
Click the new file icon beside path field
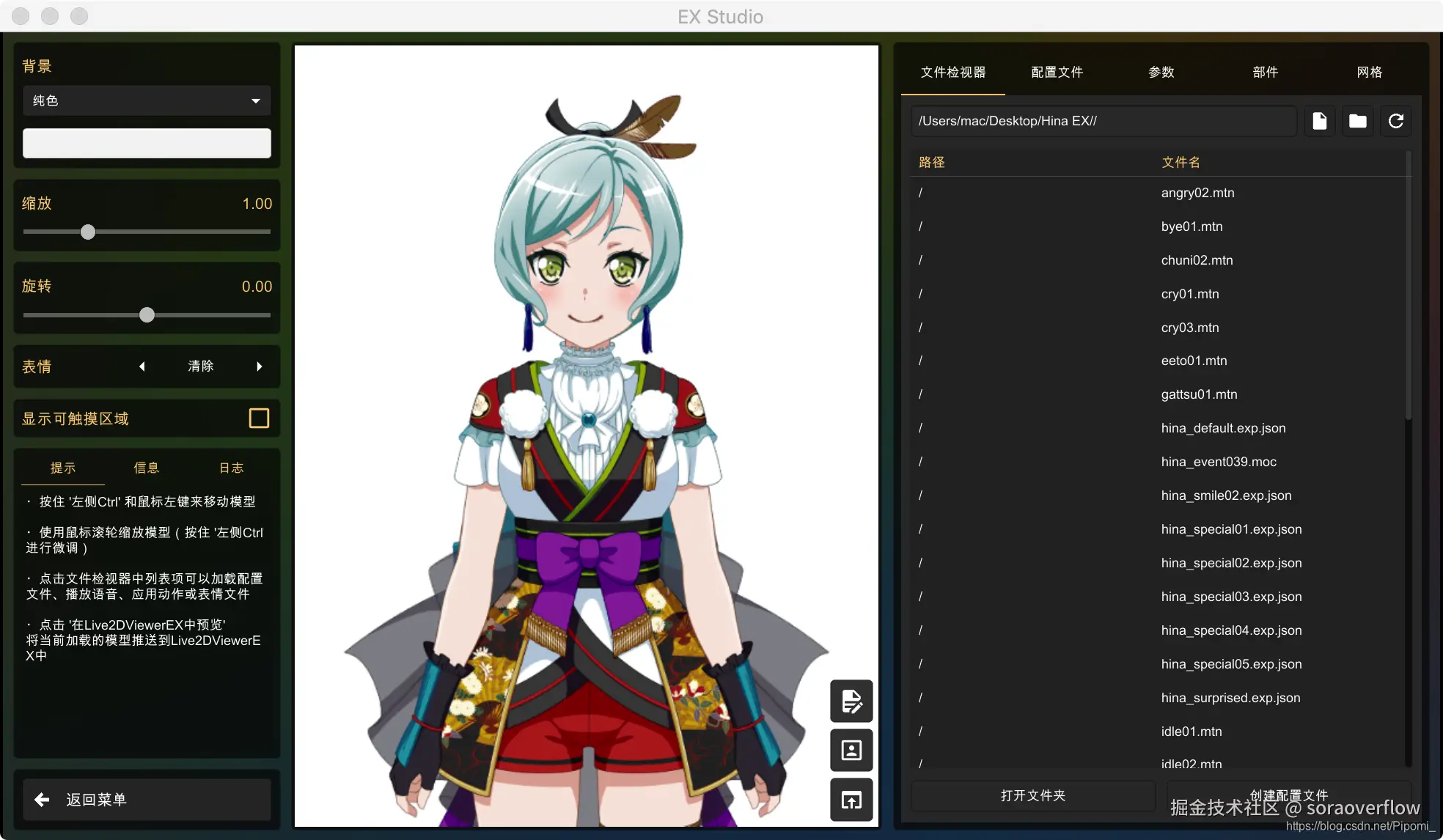(1320, 121)
